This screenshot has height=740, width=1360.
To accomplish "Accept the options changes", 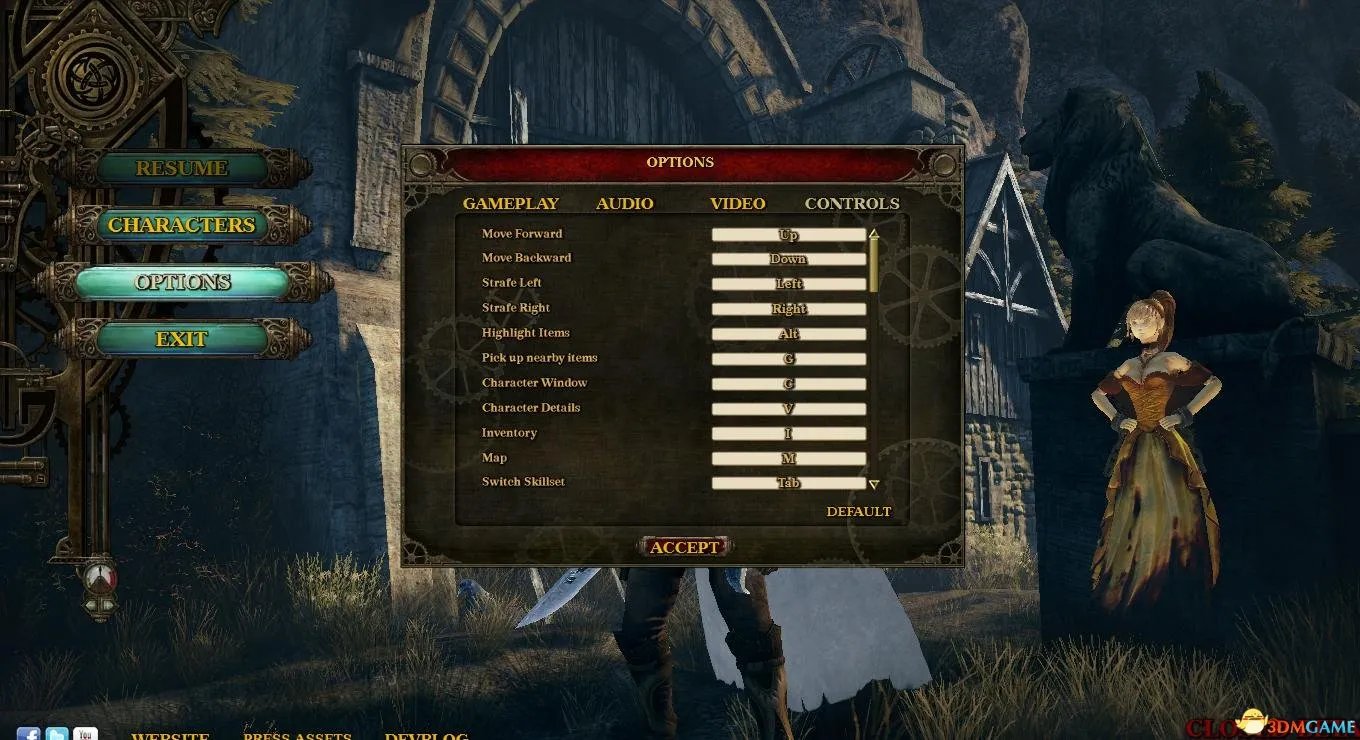I will 685,547.
